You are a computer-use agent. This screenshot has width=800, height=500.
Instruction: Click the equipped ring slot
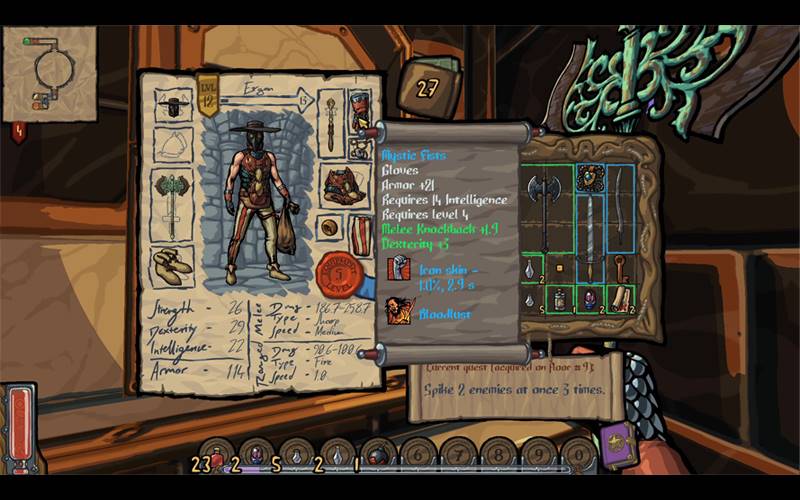(328, 227)
